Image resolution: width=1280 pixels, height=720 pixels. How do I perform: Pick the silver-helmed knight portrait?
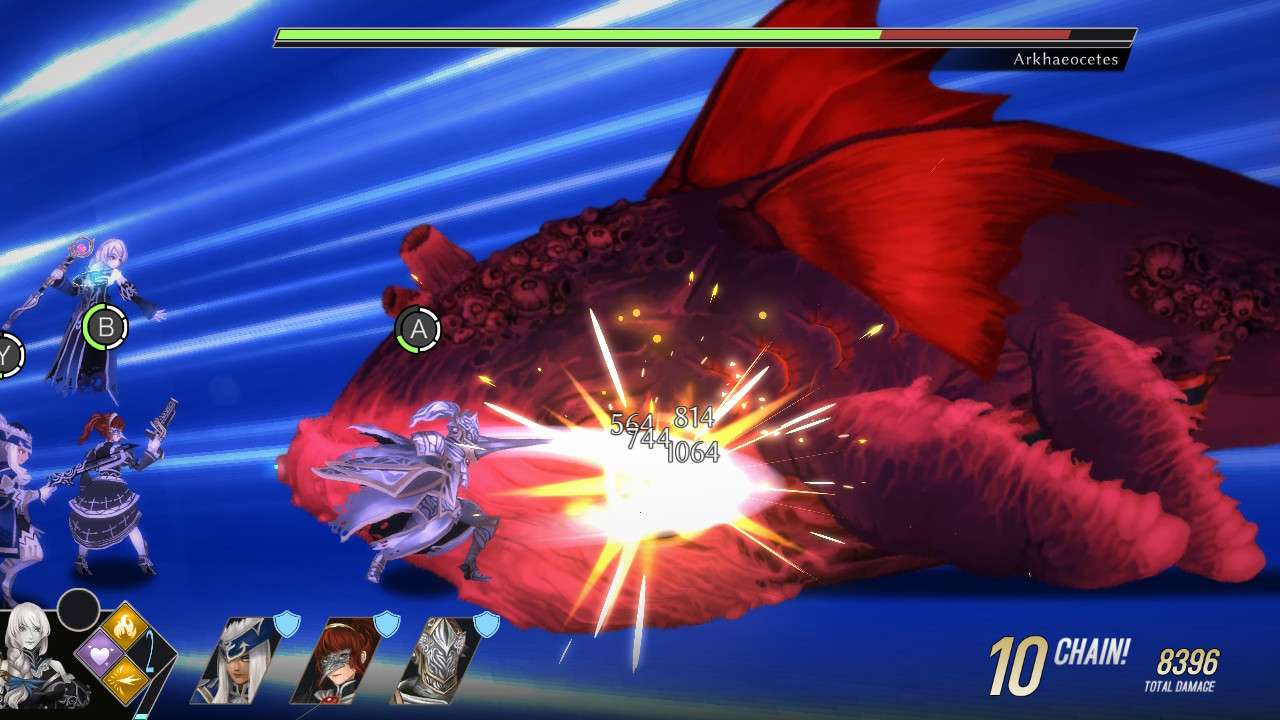pyautogui.click(x=434, y=660)
